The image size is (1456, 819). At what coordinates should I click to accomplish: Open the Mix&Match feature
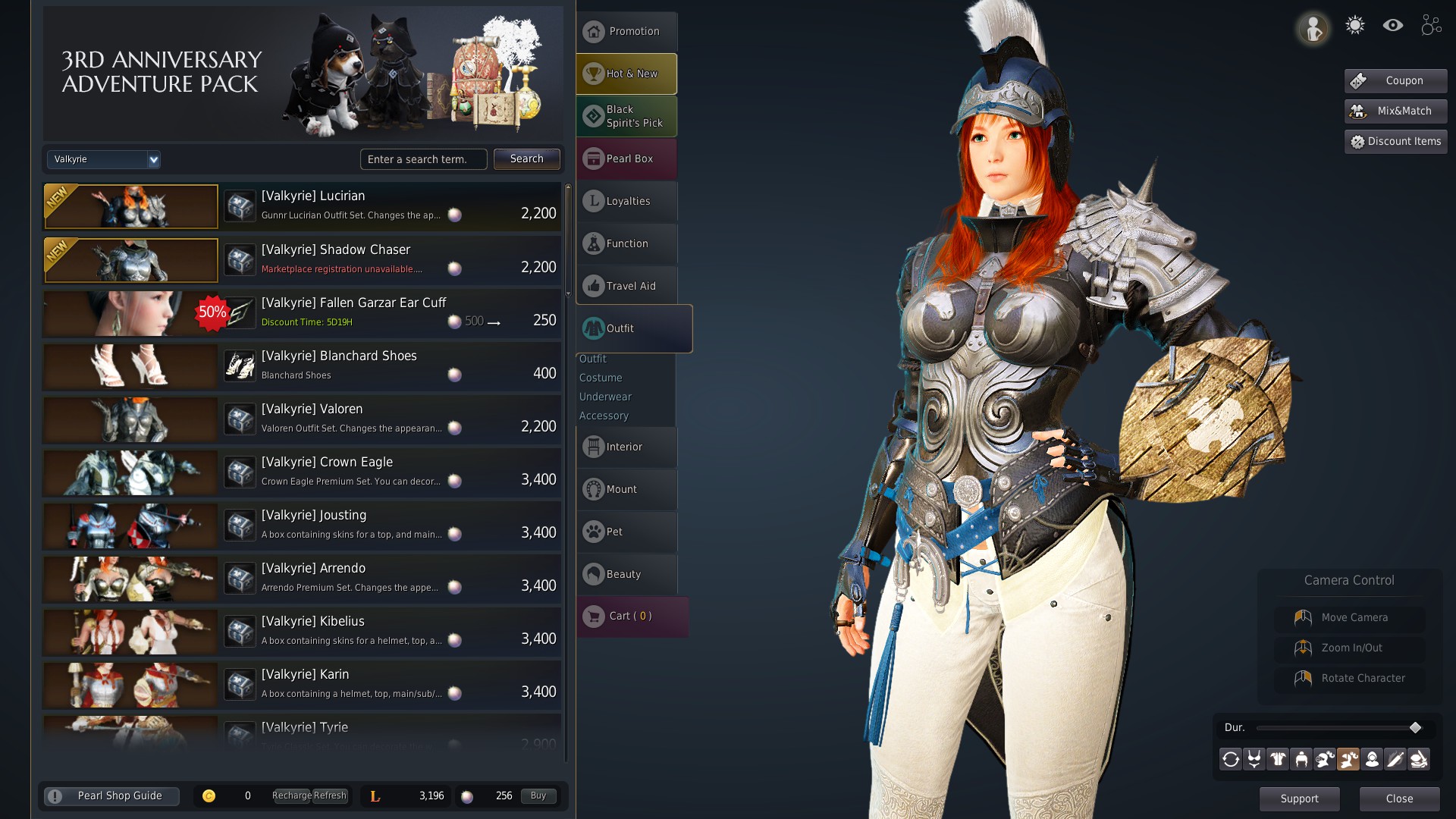[1395, 111]
